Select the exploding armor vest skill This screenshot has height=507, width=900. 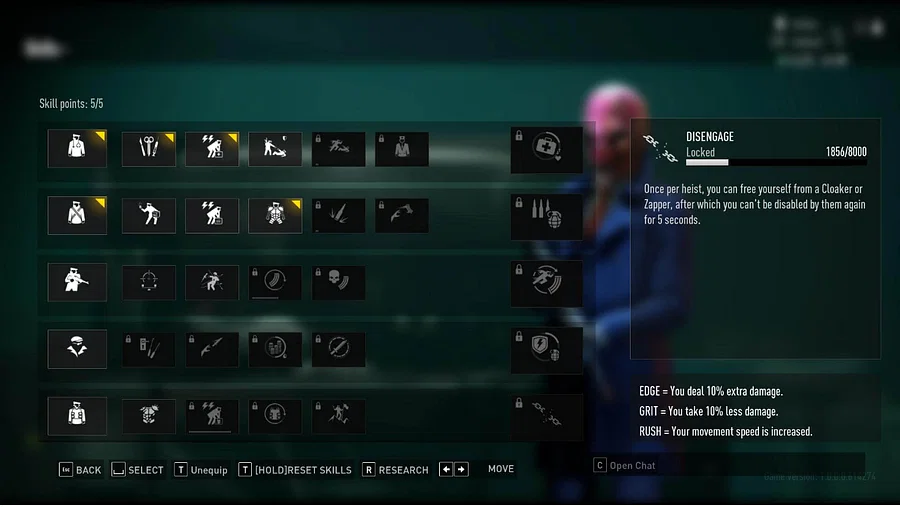pyautogui.click(x=149, y=417)
